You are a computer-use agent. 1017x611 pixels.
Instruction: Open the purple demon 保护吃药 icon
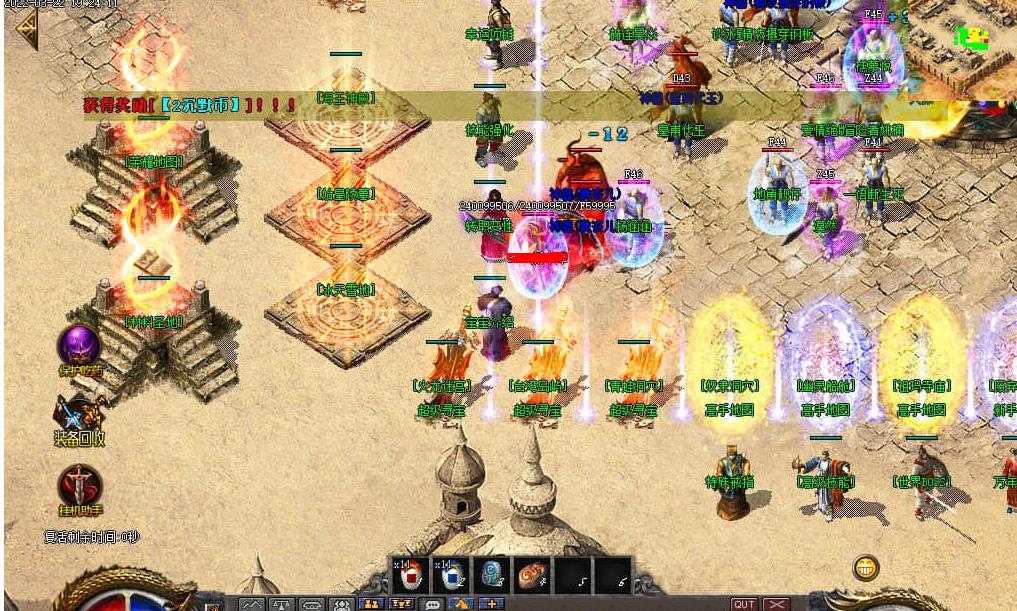point(78,346)
